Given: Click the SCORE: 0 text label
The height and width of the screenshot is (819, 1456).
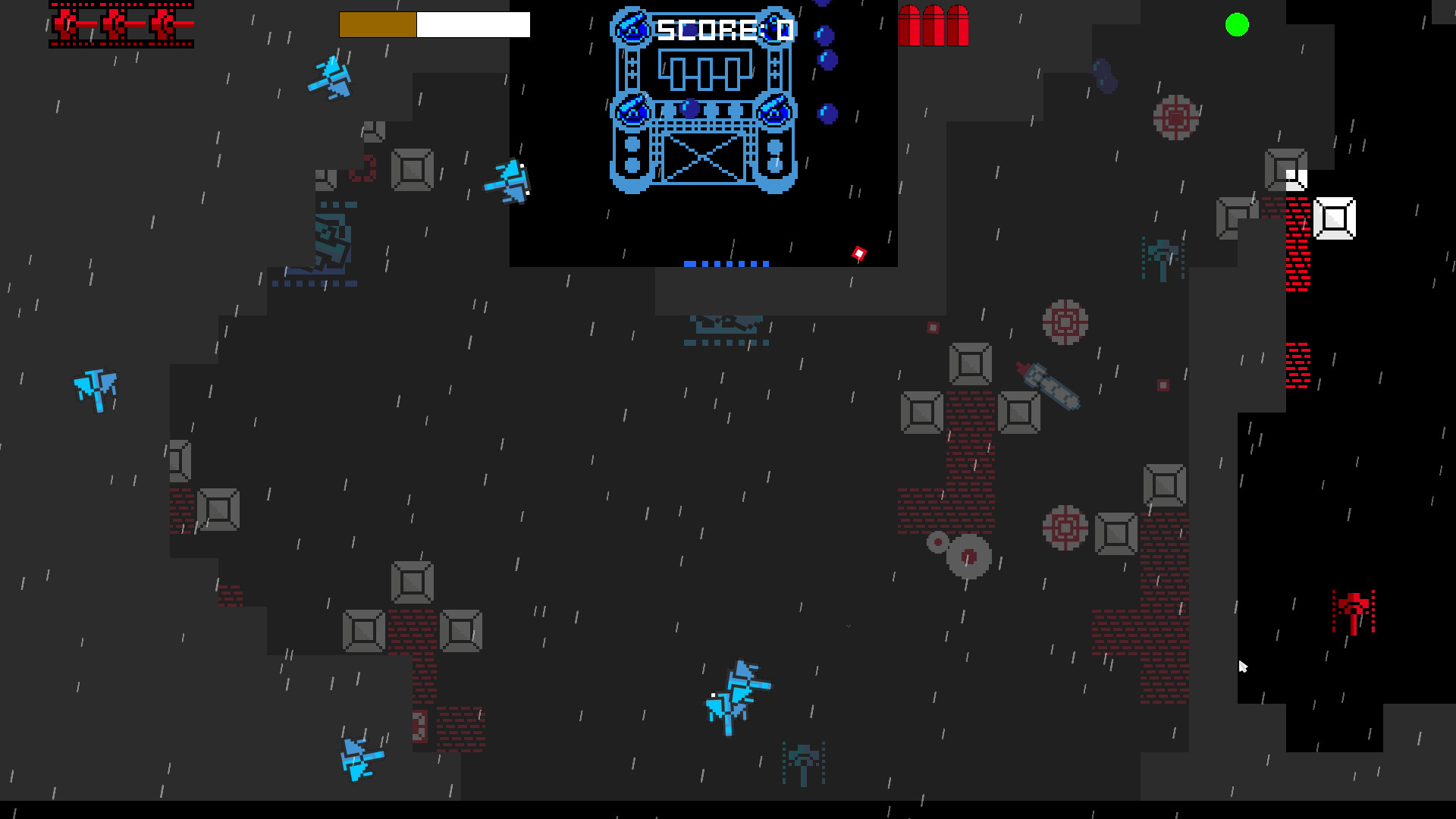Looking at the screenshot, I should [x=724, y=29].
